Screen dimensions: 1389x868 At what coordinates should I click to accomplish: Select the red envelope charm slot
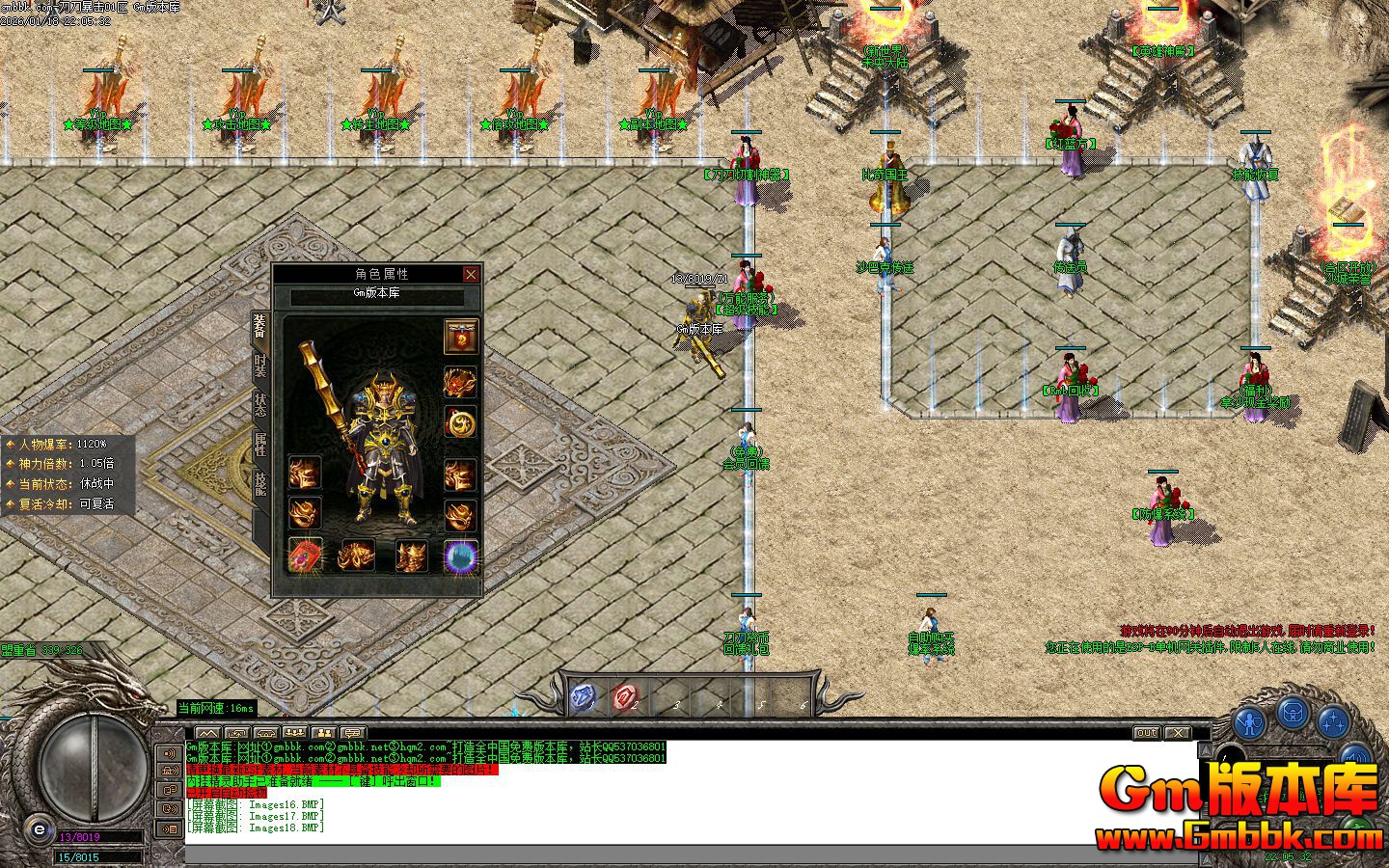click(x=306, y=556)
